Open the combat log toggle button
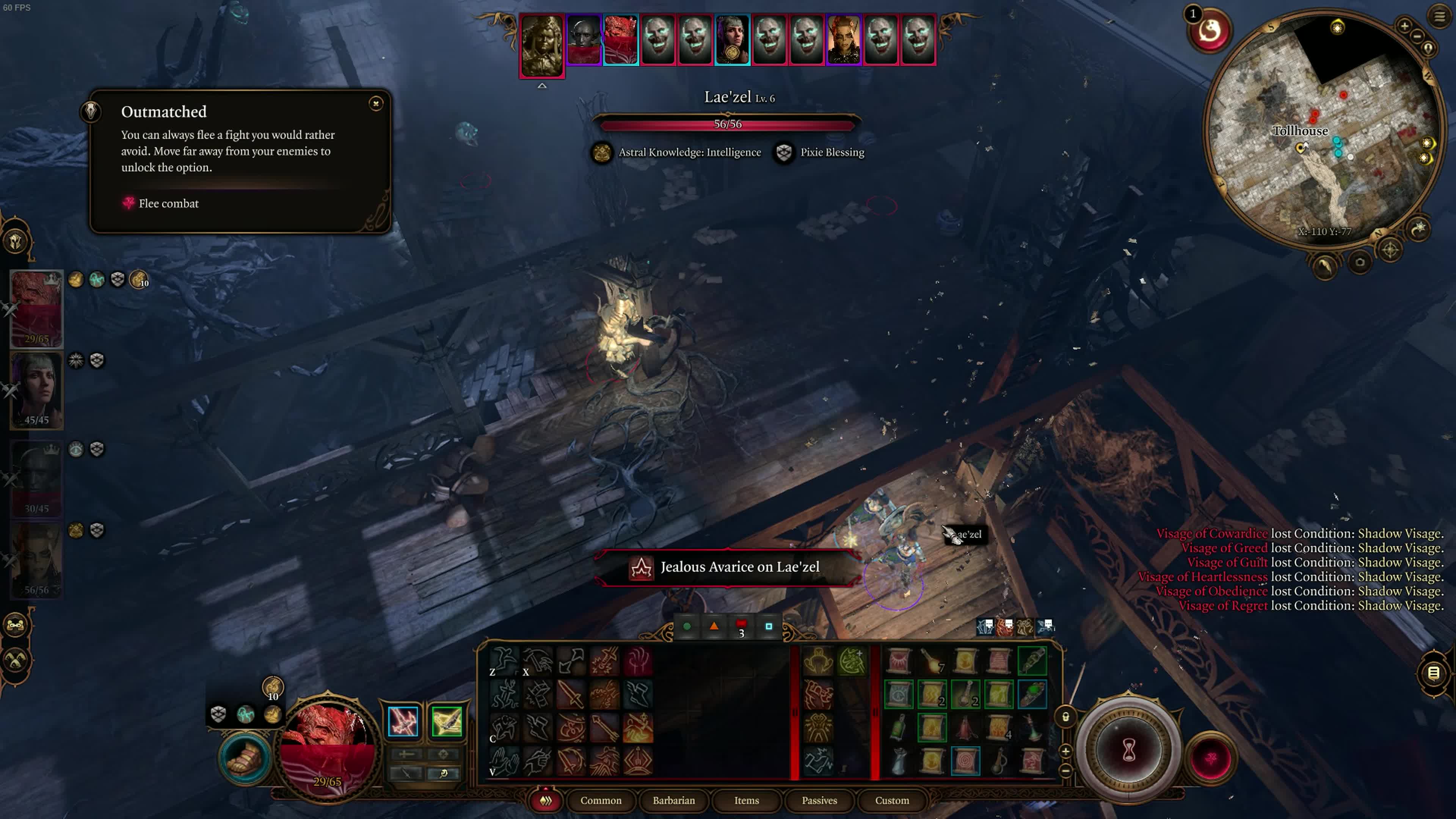The height and width of the screenshot is (819, 1456). [x=1433, y=673]
